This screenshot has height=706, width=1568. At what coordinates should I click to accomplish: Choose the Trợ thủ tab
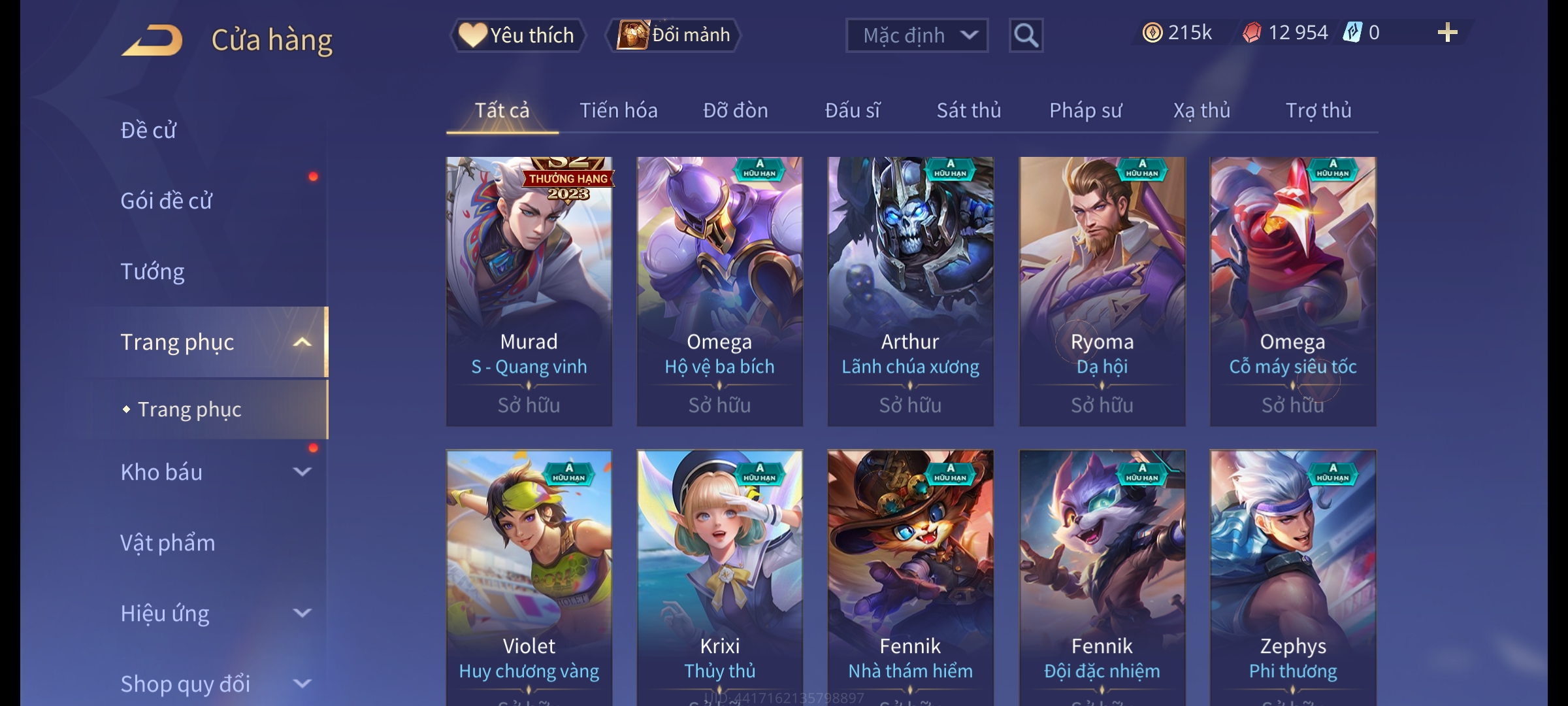point(1318,110)
